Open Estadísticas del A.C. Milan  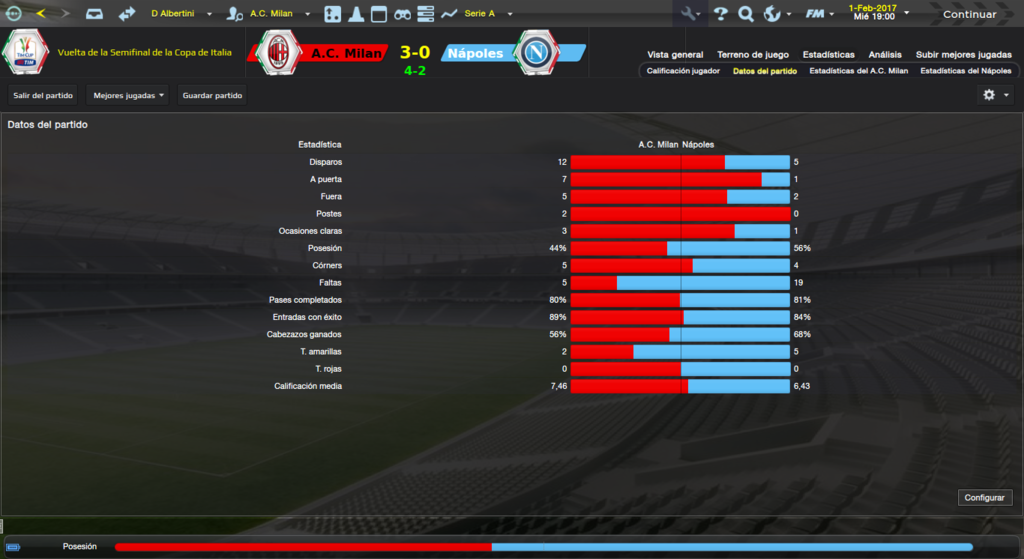coord(858,72)
